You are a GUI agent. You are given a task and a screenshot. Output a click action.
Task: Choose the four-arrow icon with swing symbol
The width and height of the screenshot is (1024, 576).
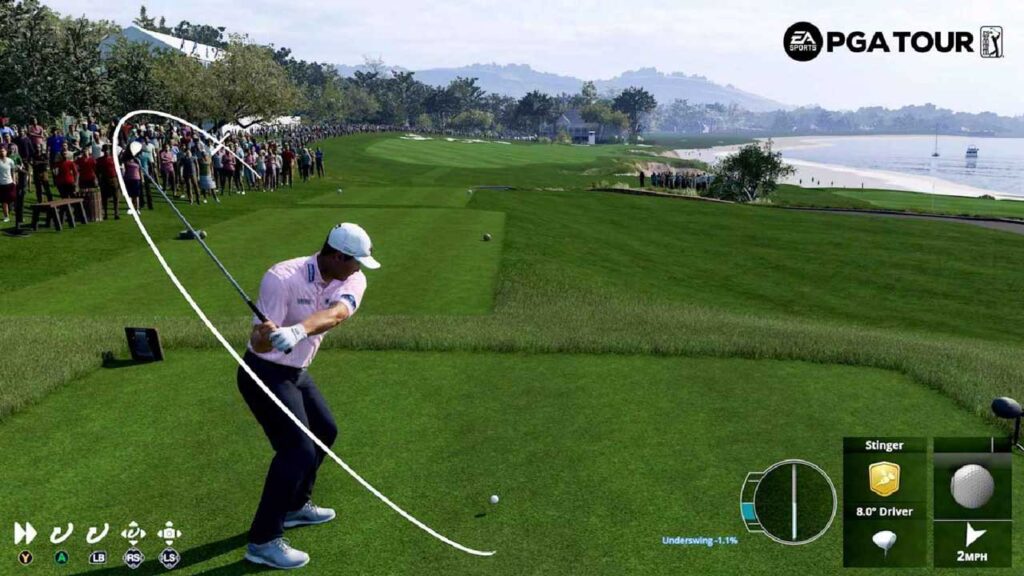[x=133, y=533]
